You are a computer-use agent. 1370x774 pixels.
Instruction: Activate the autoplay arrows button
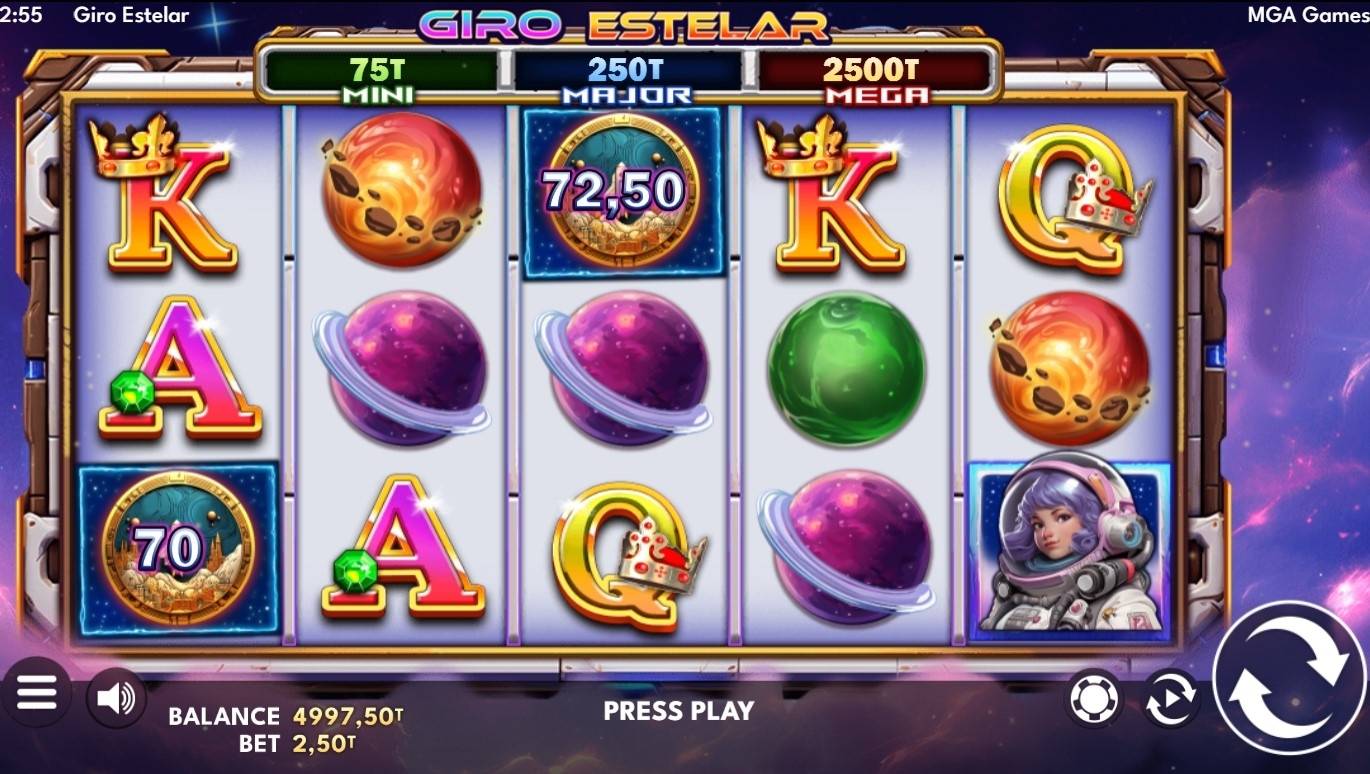point(1171,698)
